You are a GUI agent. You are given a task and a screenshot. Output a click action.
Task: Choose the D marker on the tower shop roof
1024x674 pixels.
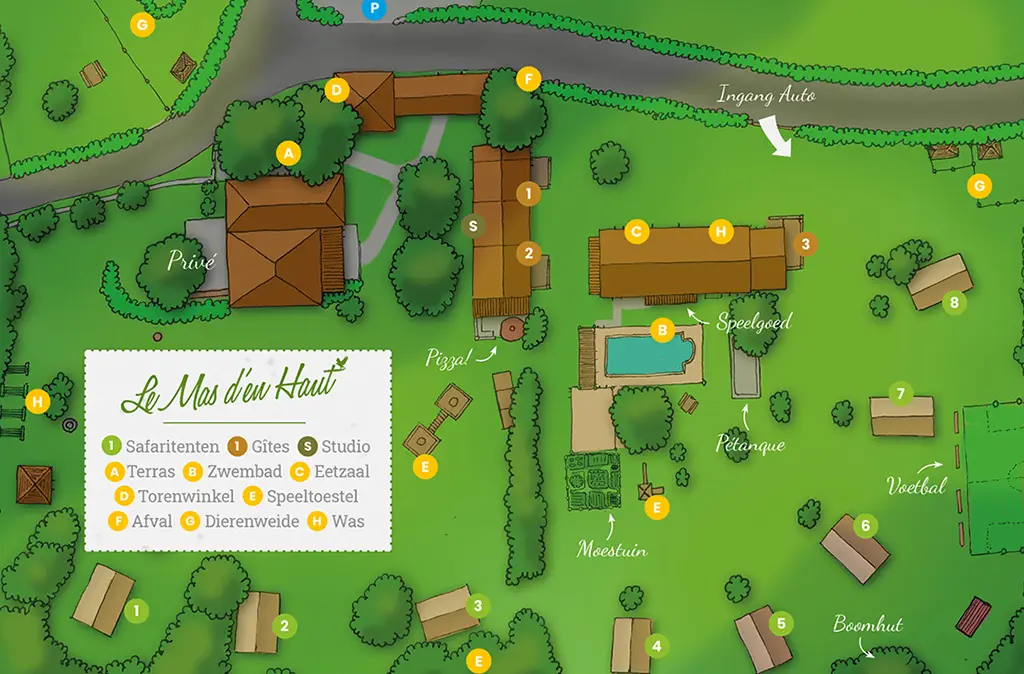[x=336, y=90]
